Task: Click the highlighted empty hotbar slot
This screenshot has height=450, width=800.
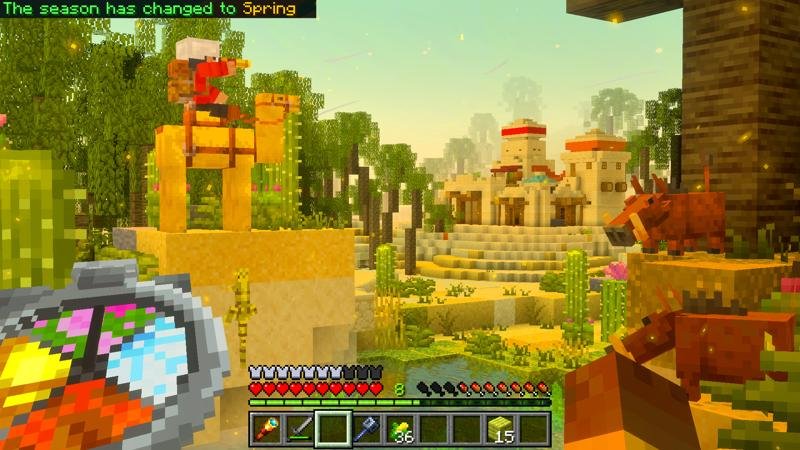Action: coord(333,429)
